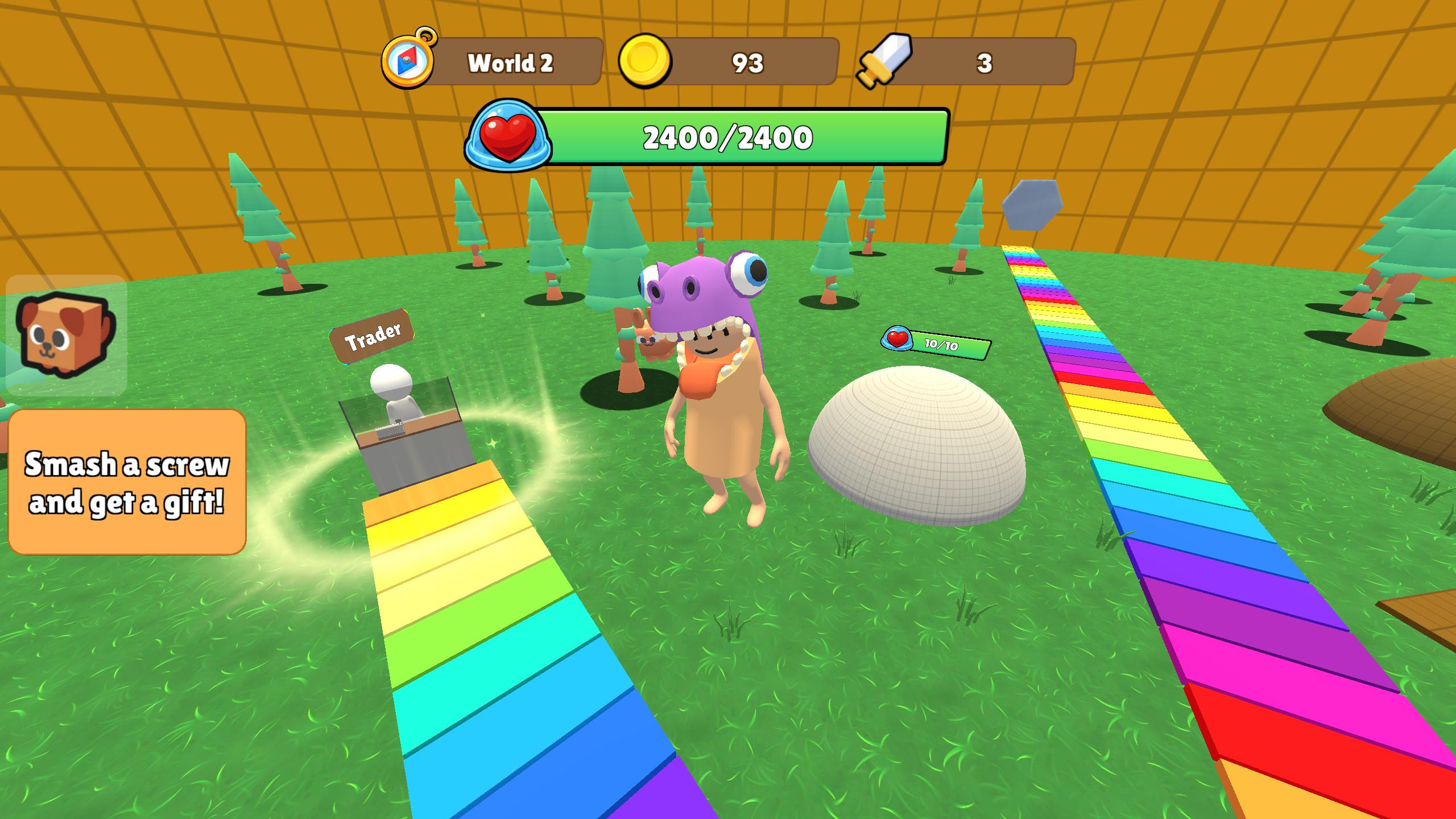Click the World 2 indicator panel
This screenshot has width=1456, height=819.
click(511, 61)
